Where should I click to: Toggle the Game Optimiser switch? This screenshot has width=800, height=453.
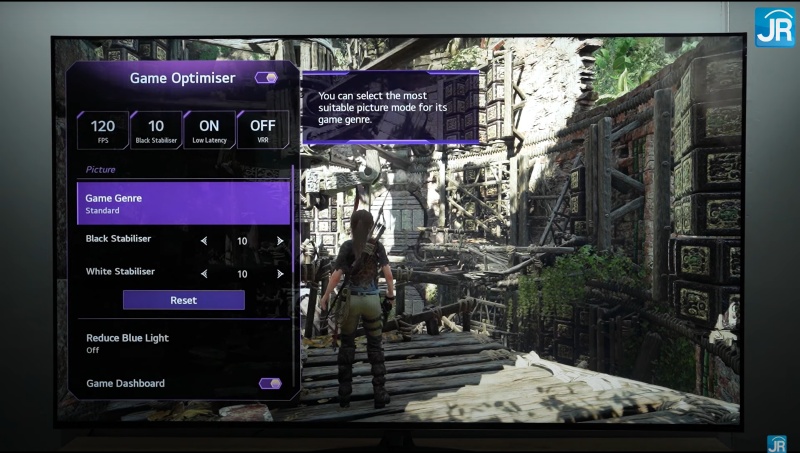tap(266, 78)
